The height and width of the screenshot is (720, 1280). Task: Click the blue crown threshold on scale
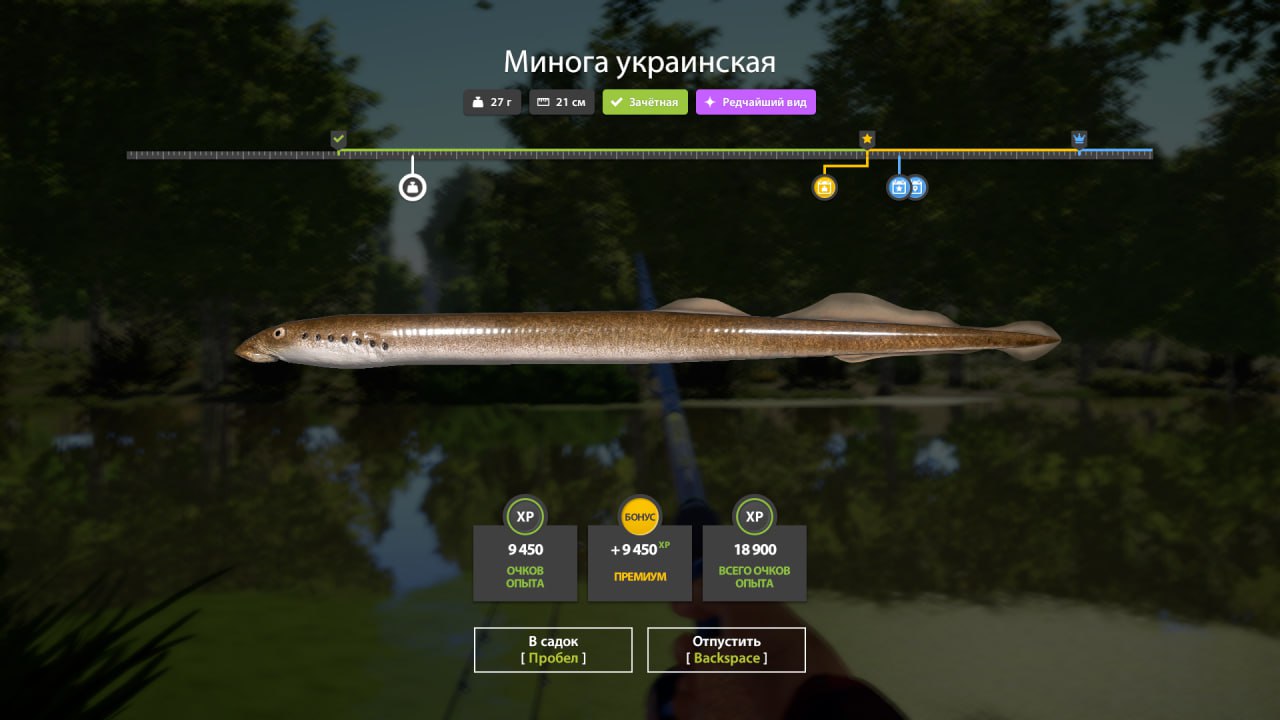(1079, 139)
